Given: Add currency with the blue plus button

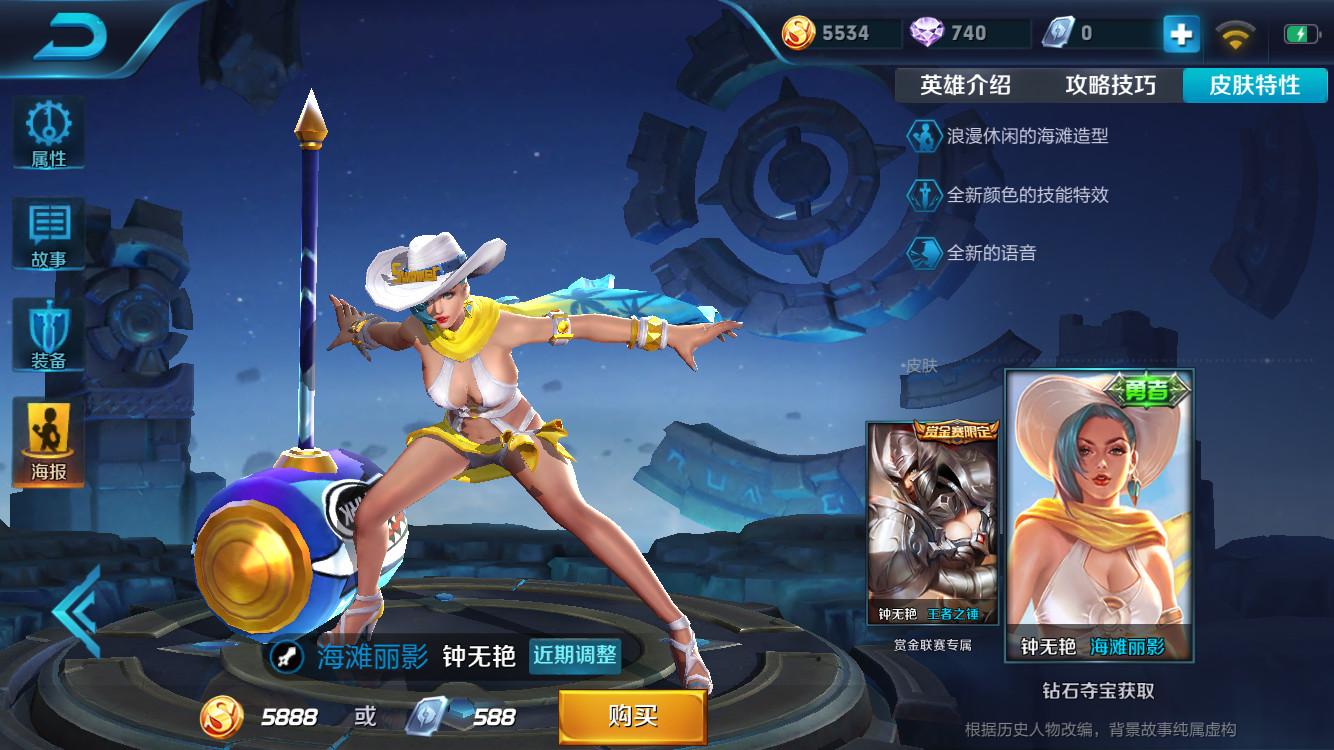Looking at the screenshot, I should click(1181, 34).
